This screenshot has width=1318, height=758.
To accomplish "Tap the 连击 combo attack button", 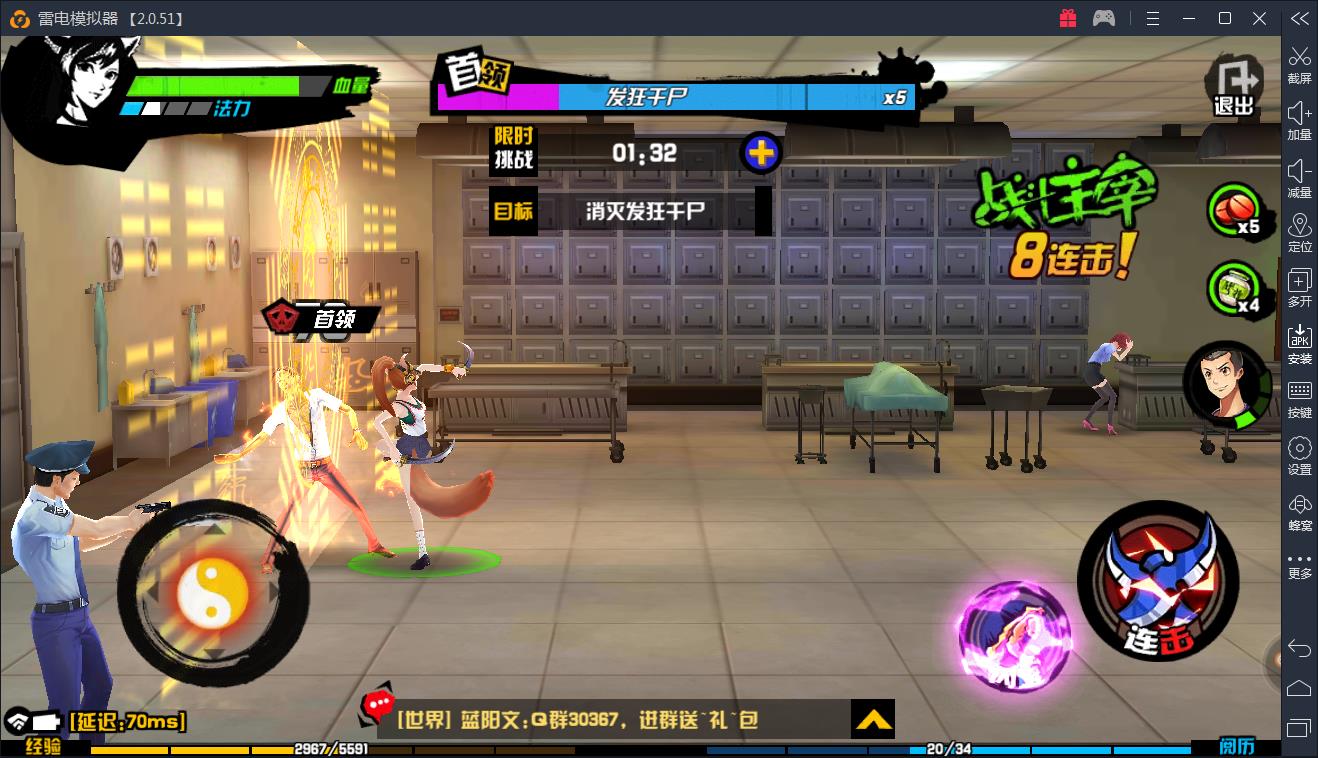I will [x=1156, y=580].
